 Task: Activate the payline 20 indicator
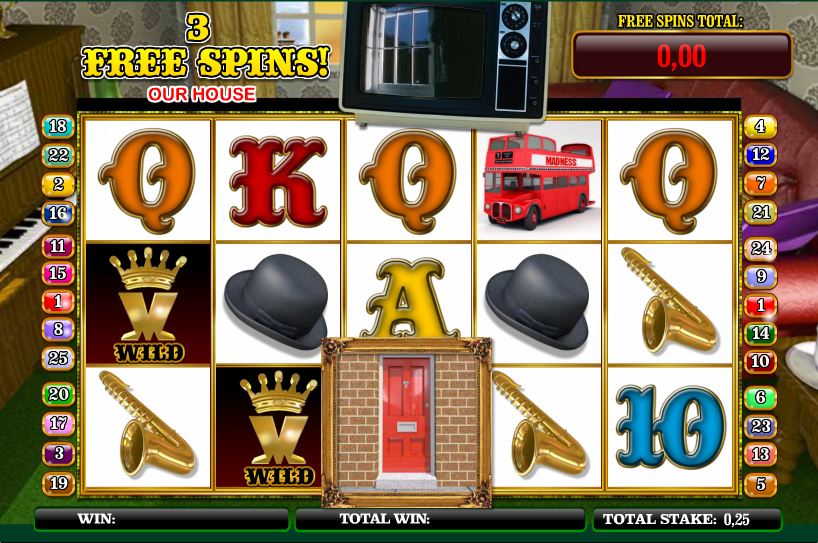click(58, 395)
